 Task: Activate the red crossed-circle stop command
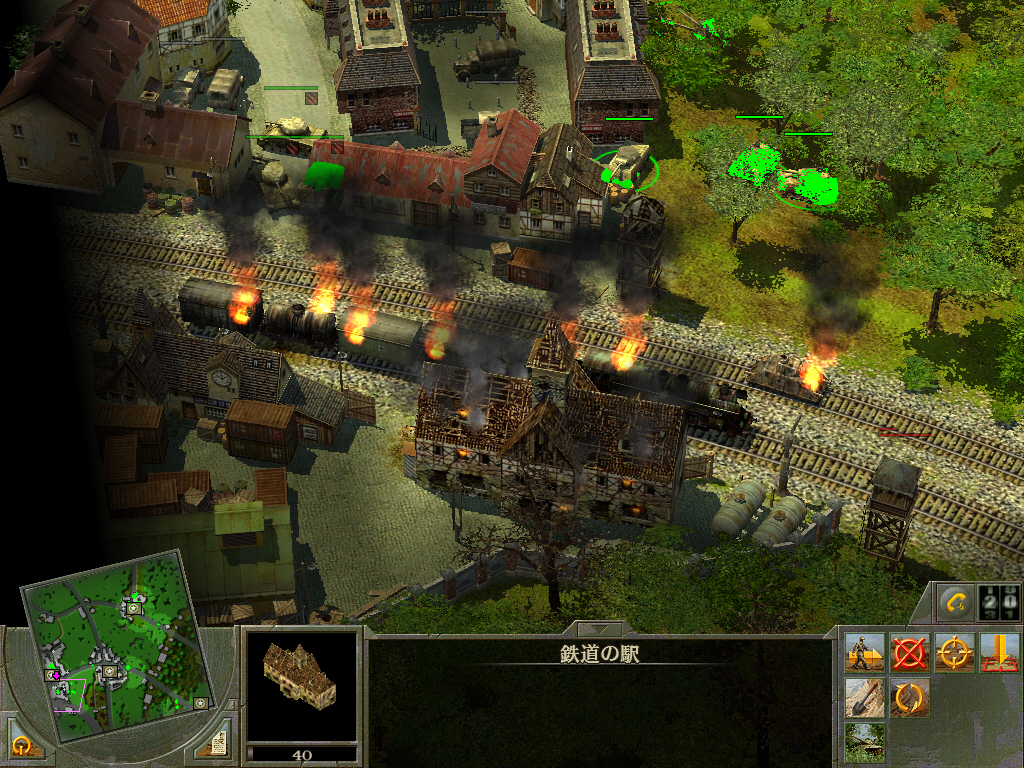[909, 652]
